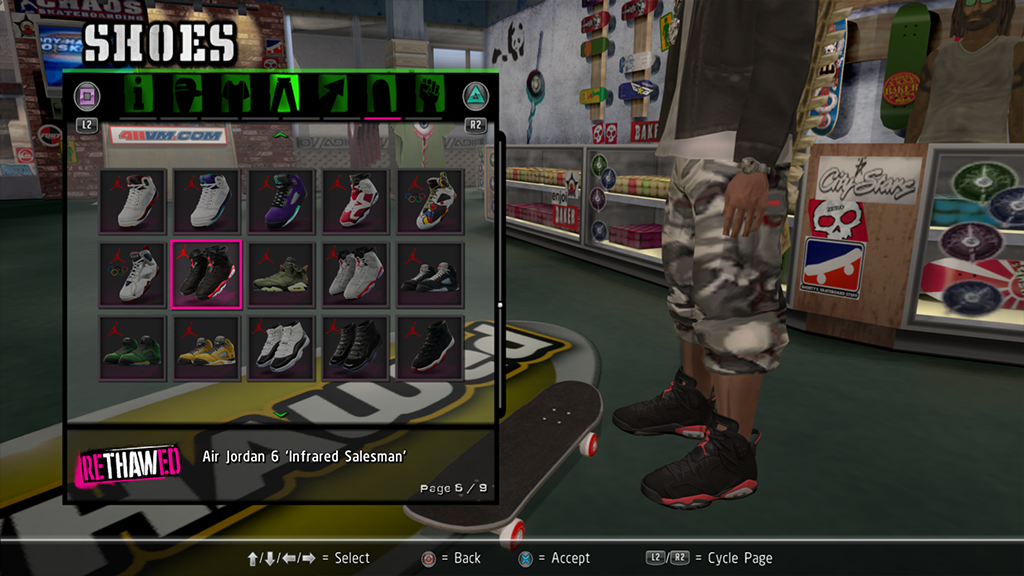The width and height of the screenshot is (1024, 576).
Task: Open the pants category tab
Action: [x=285, y=95]
